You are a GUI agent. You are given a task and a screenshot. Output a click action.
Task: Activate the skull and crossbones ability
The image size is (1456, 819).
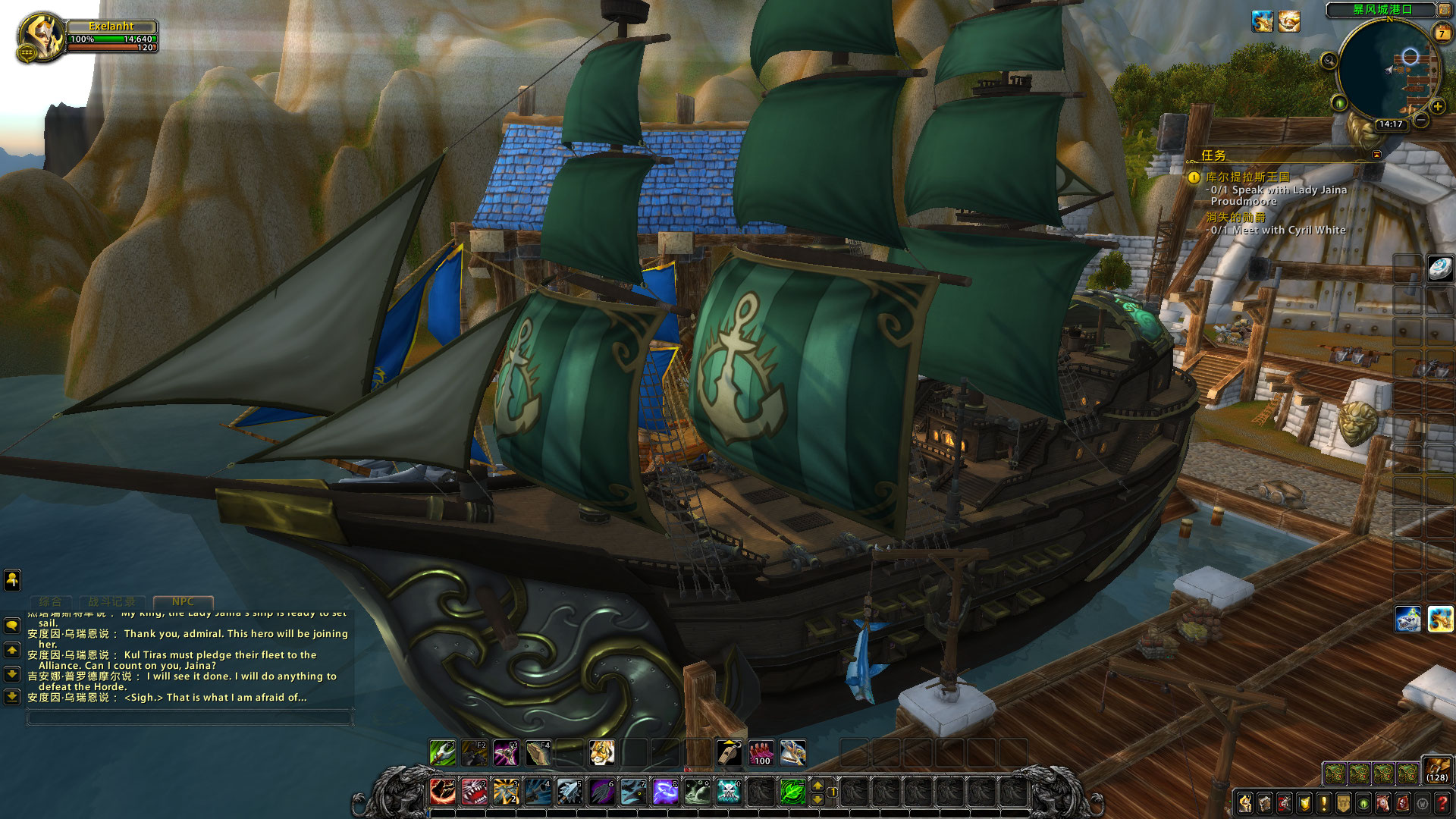[x=729, y=792]
